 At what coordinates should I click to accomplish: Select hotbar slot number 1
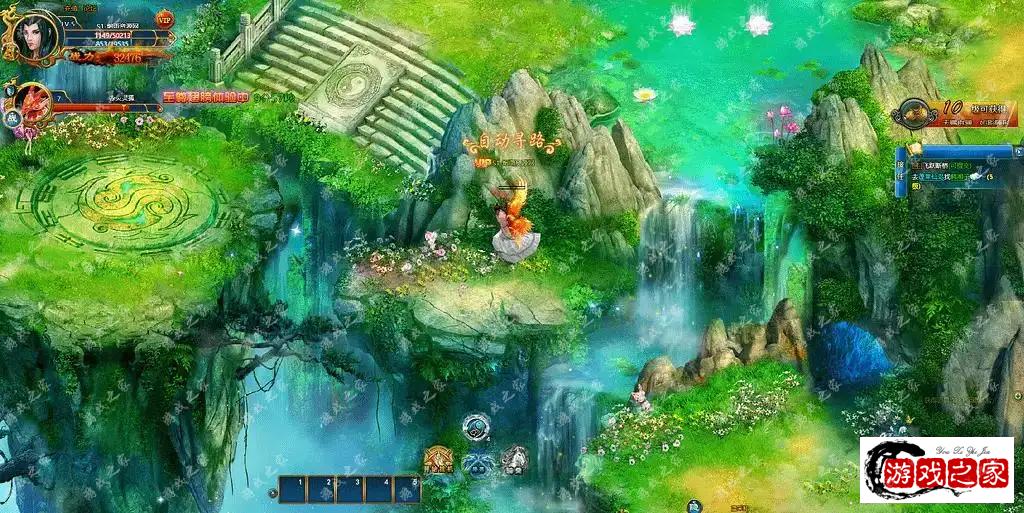(x=293, y=488)
